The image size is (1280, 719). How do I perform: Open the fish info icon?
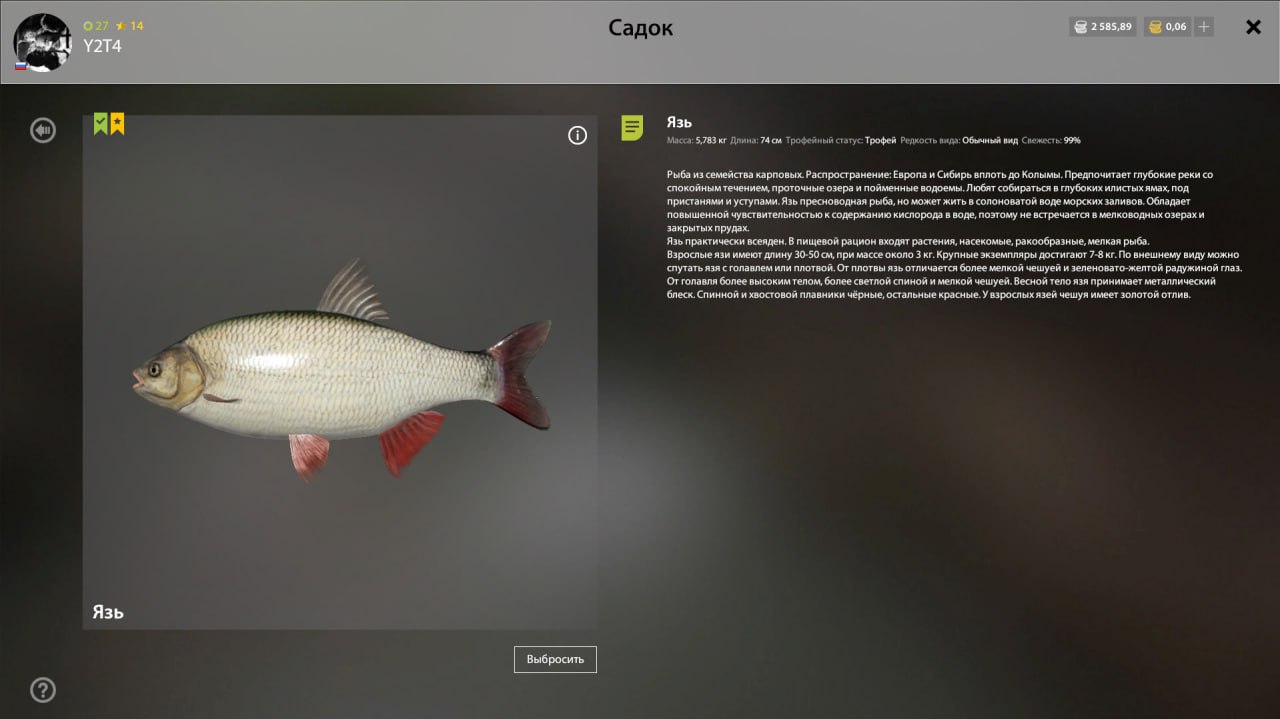(577, 136)
